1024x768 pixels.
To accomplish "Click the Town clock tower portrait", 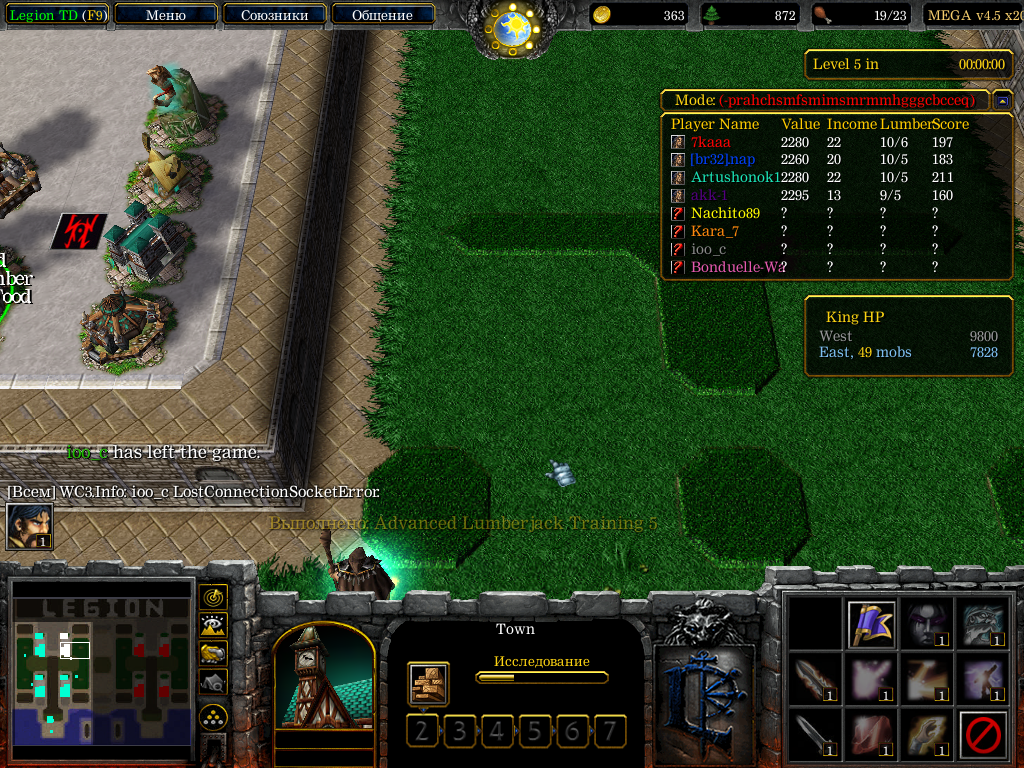I will tap(323, 678).
